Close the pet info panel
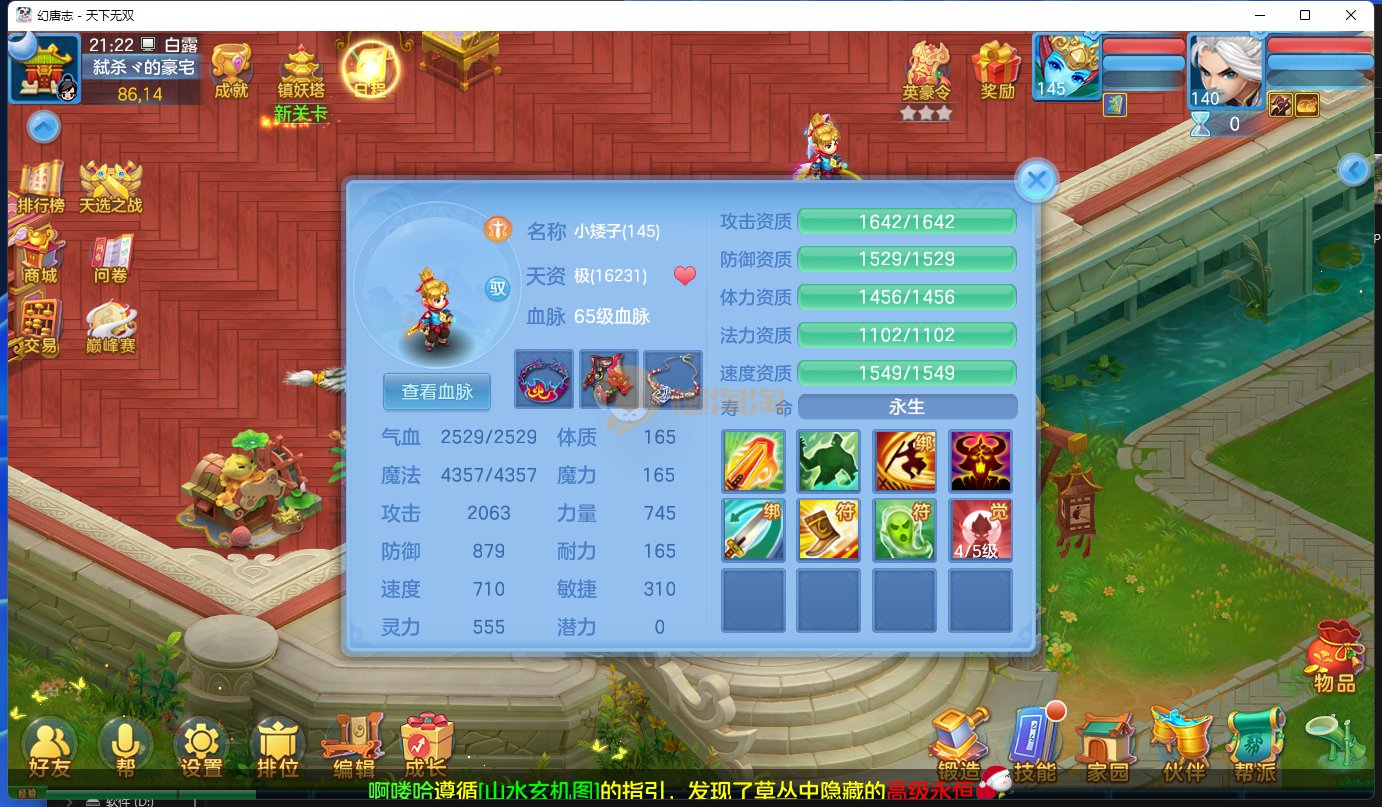Image resolution: width=1382 pixels, height=807 pixels. pos(1036,181)
